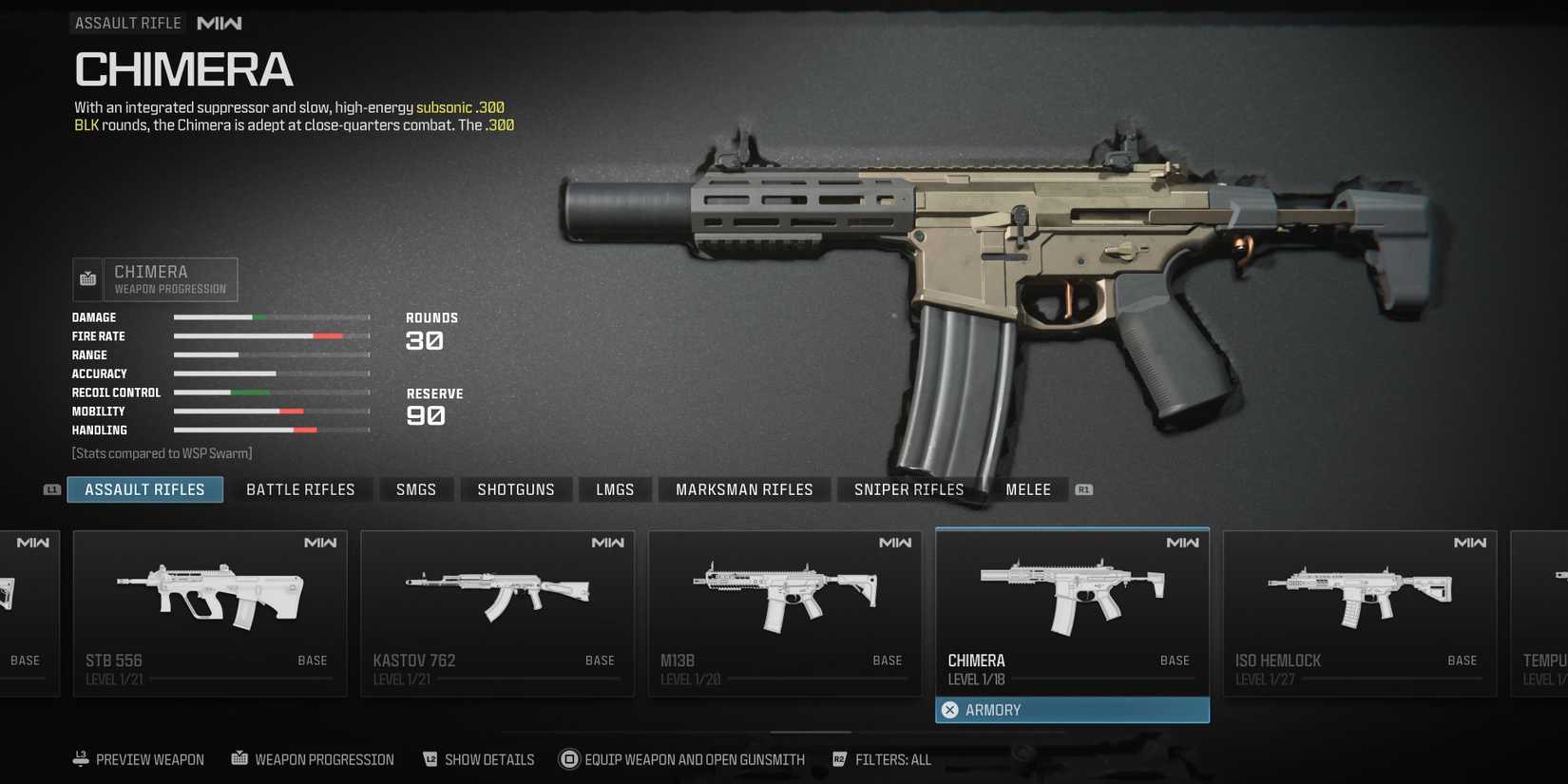Viewport: 1568px width, 784px height.
Task: Switch to the Assault Rifles tab
Action: pos(144,489)
